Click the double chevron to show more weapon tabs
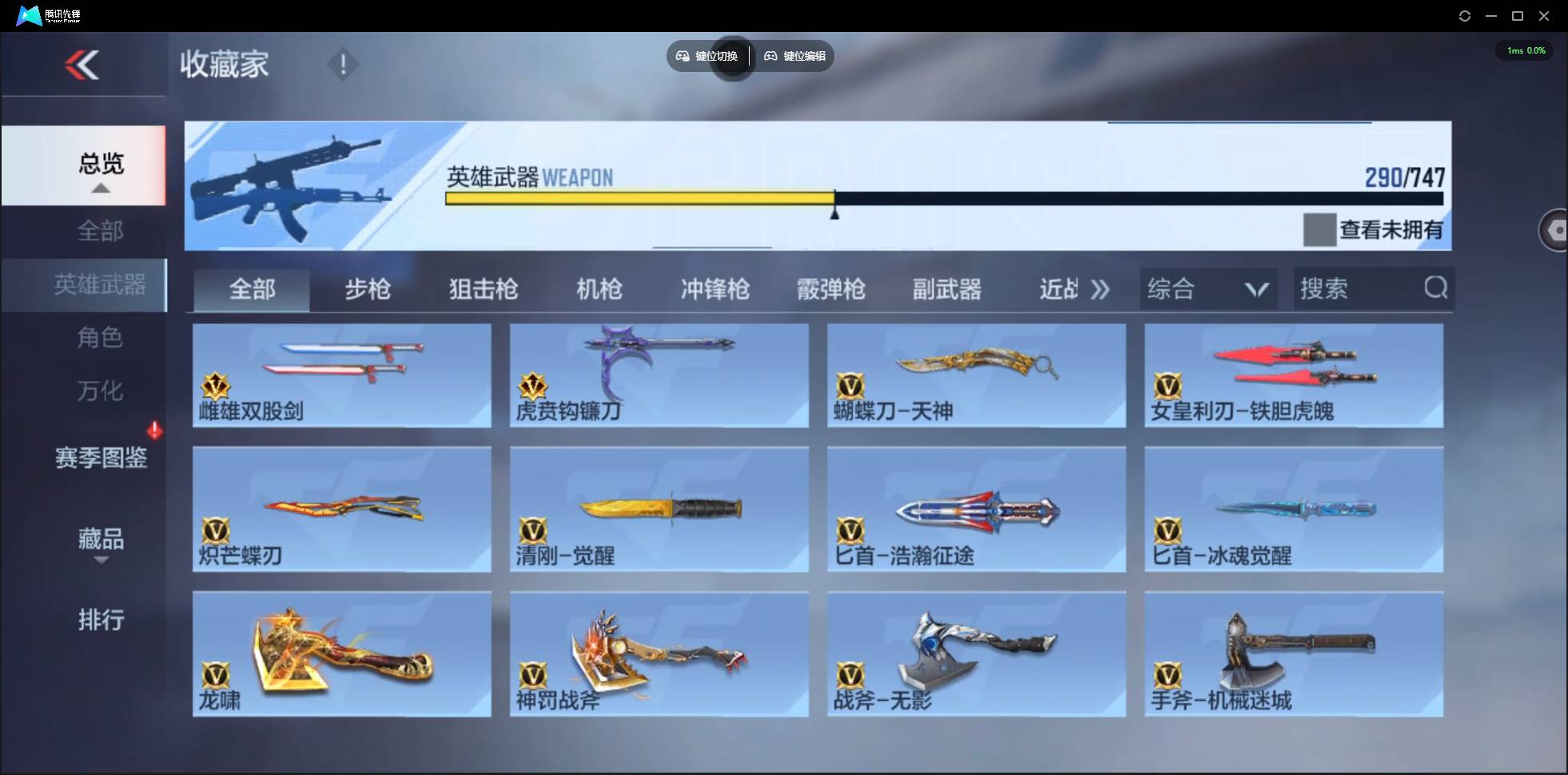The image size is (1568, 775). click(x=1101, y=289)
